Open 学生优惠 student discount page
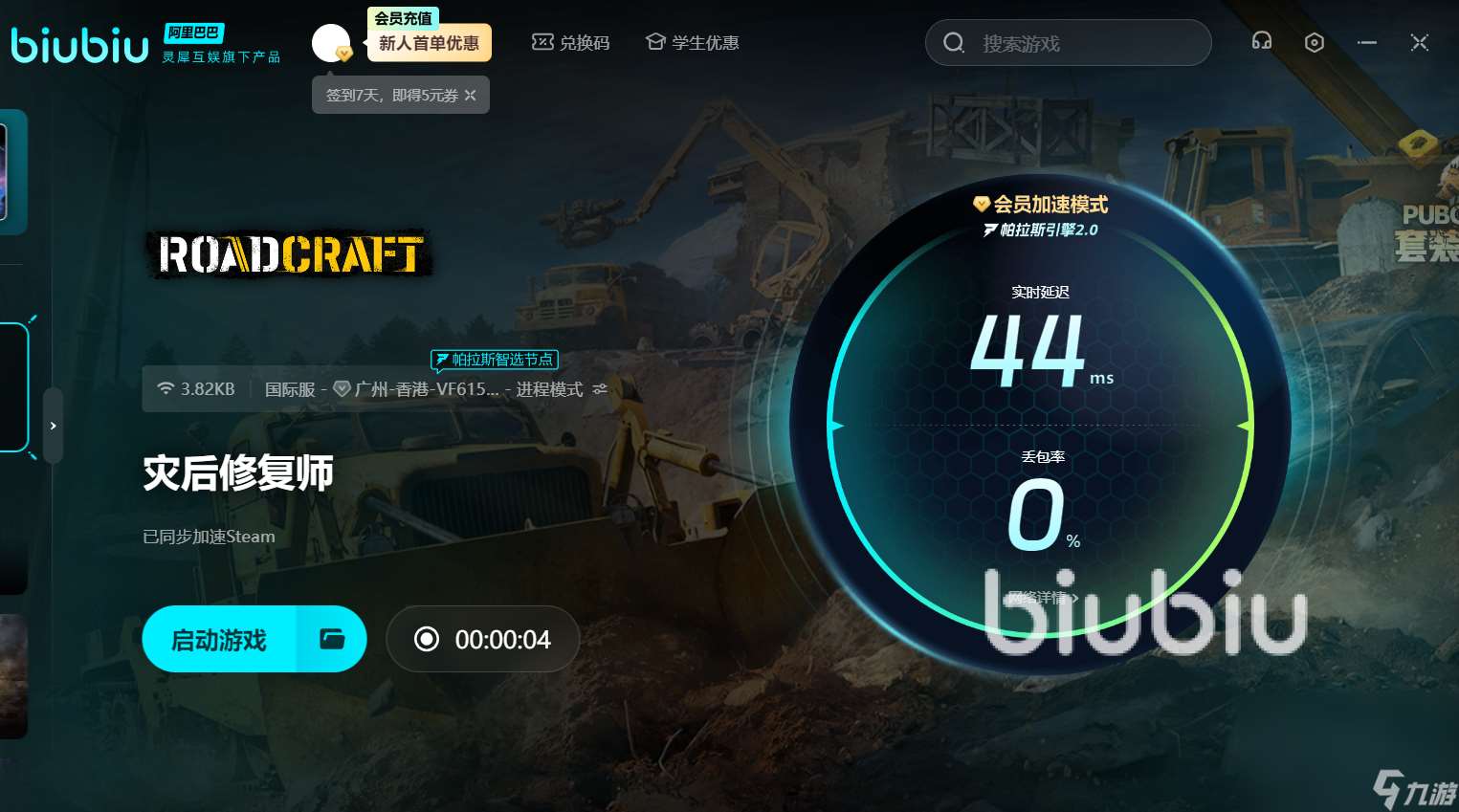Screen dimensions: 1459x812 [x=692, y=42]
